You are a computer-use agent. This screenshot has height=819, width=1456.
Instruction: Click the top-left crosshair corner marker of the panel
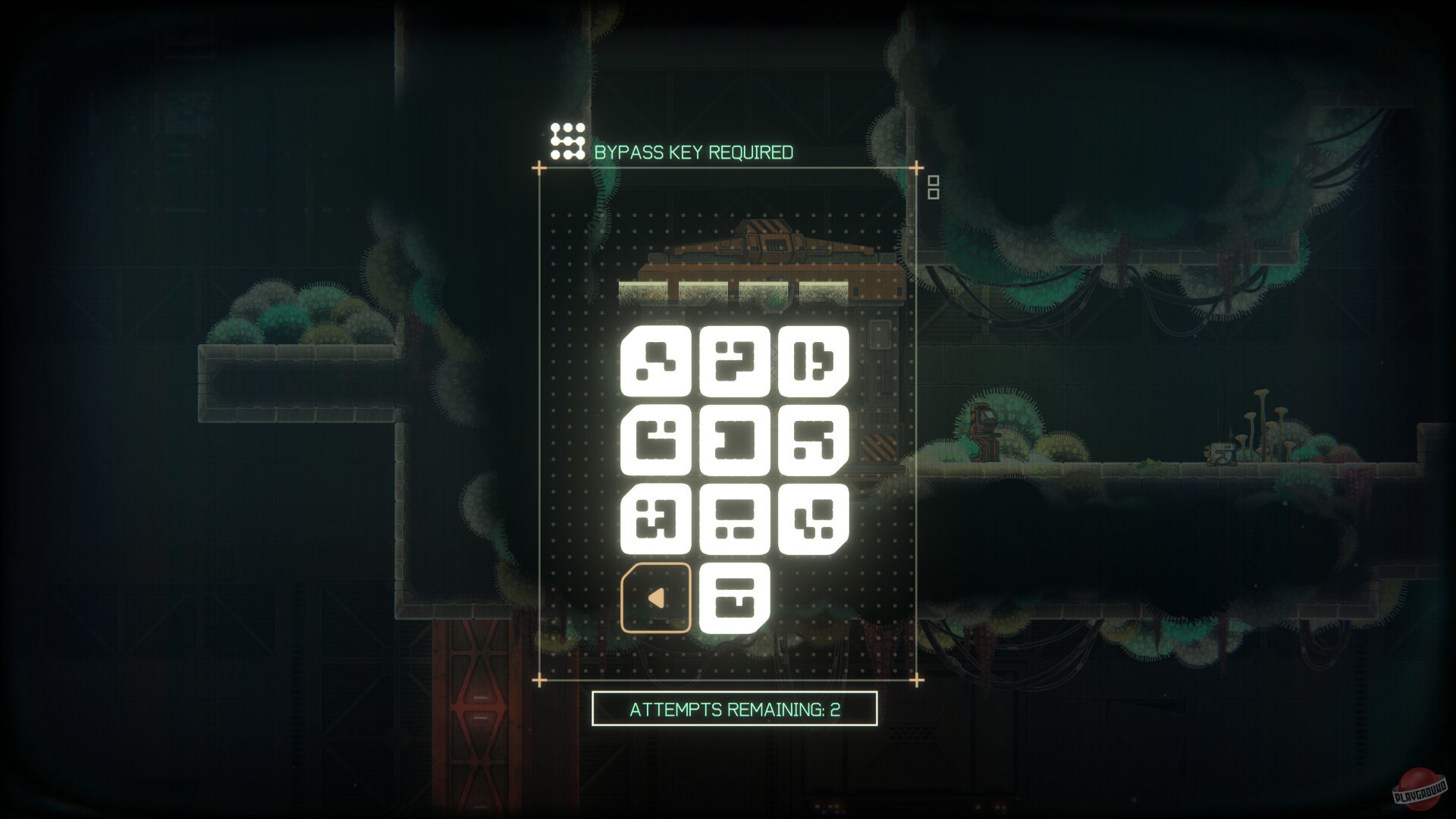coord(540,167)
